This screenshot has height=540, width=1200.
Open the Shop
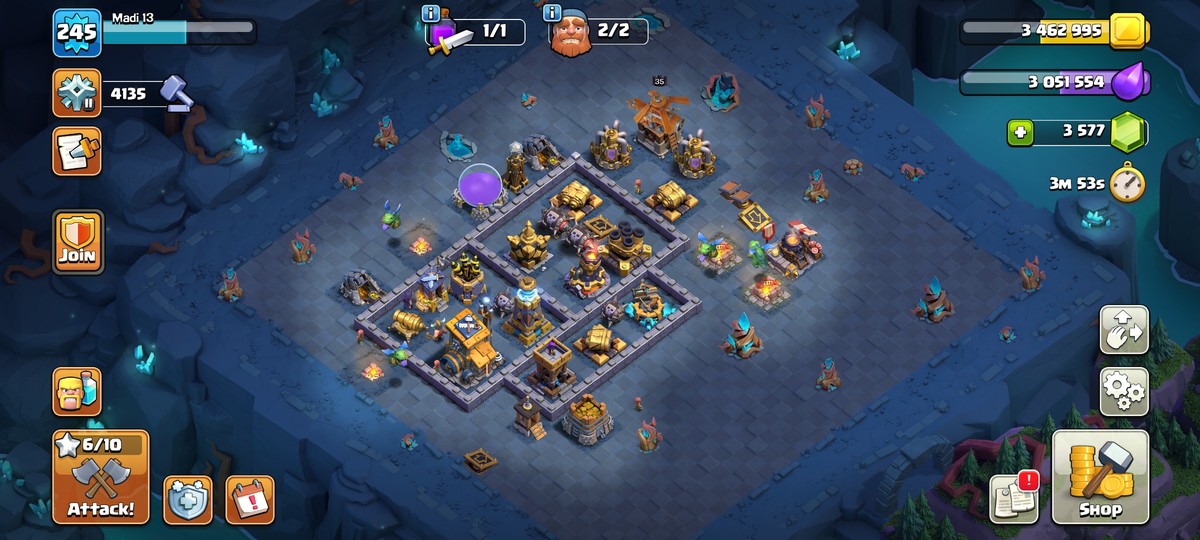point(1099,477)
